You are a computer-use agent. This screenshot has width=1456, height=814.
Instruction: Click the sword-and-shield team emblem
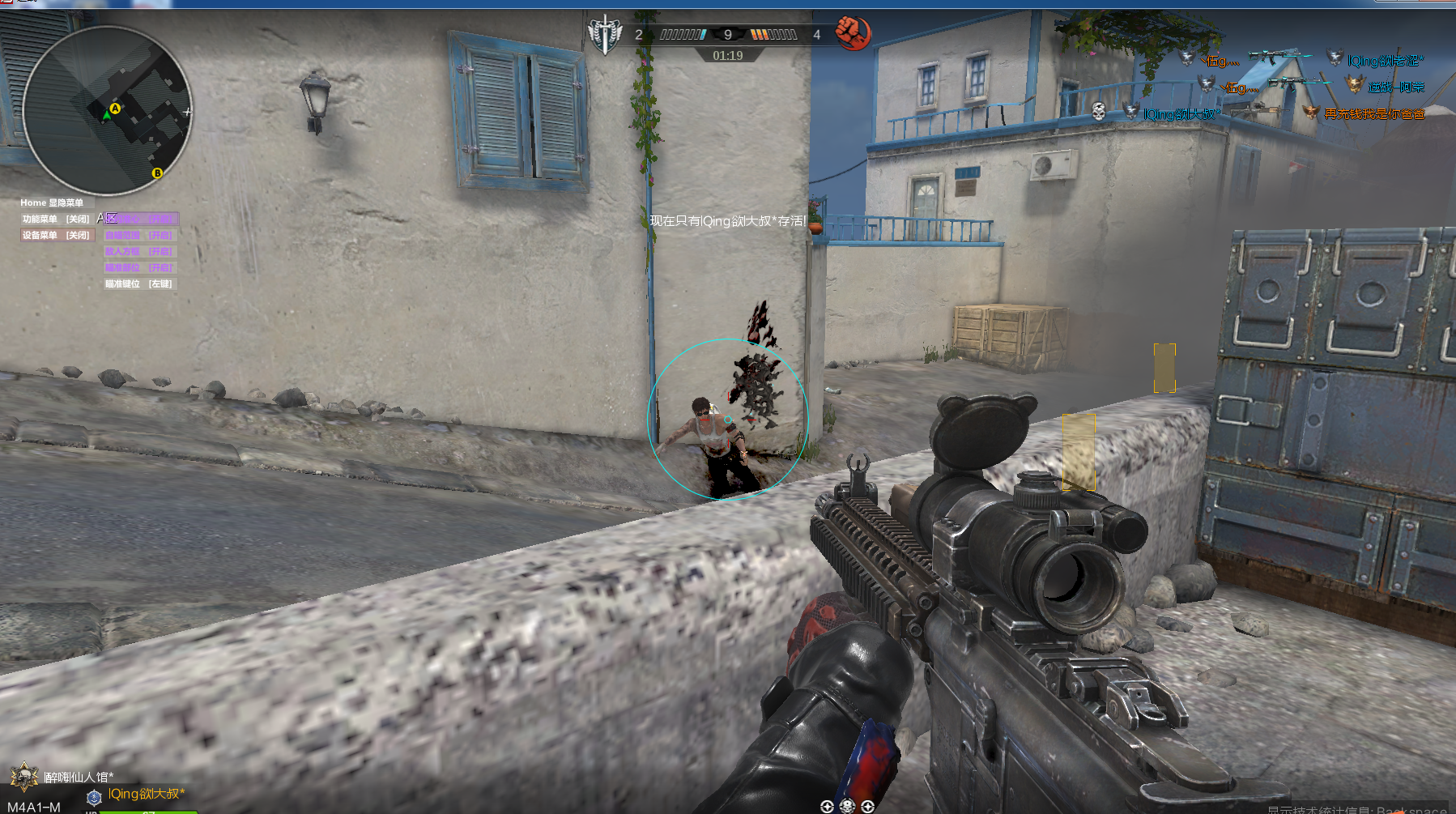[604, 35]
